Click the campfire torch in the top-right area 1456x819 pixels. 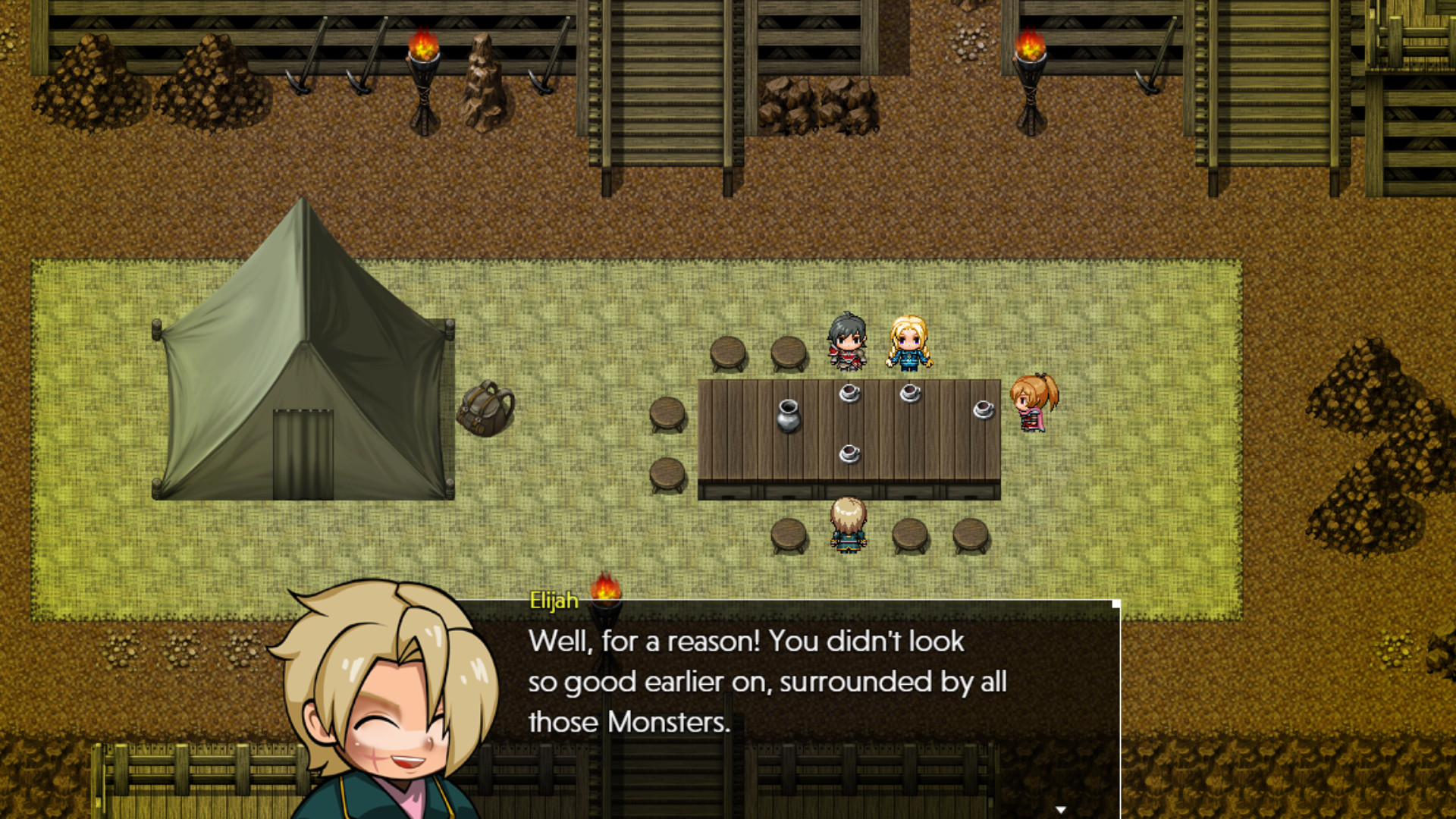coord(1031,61)
